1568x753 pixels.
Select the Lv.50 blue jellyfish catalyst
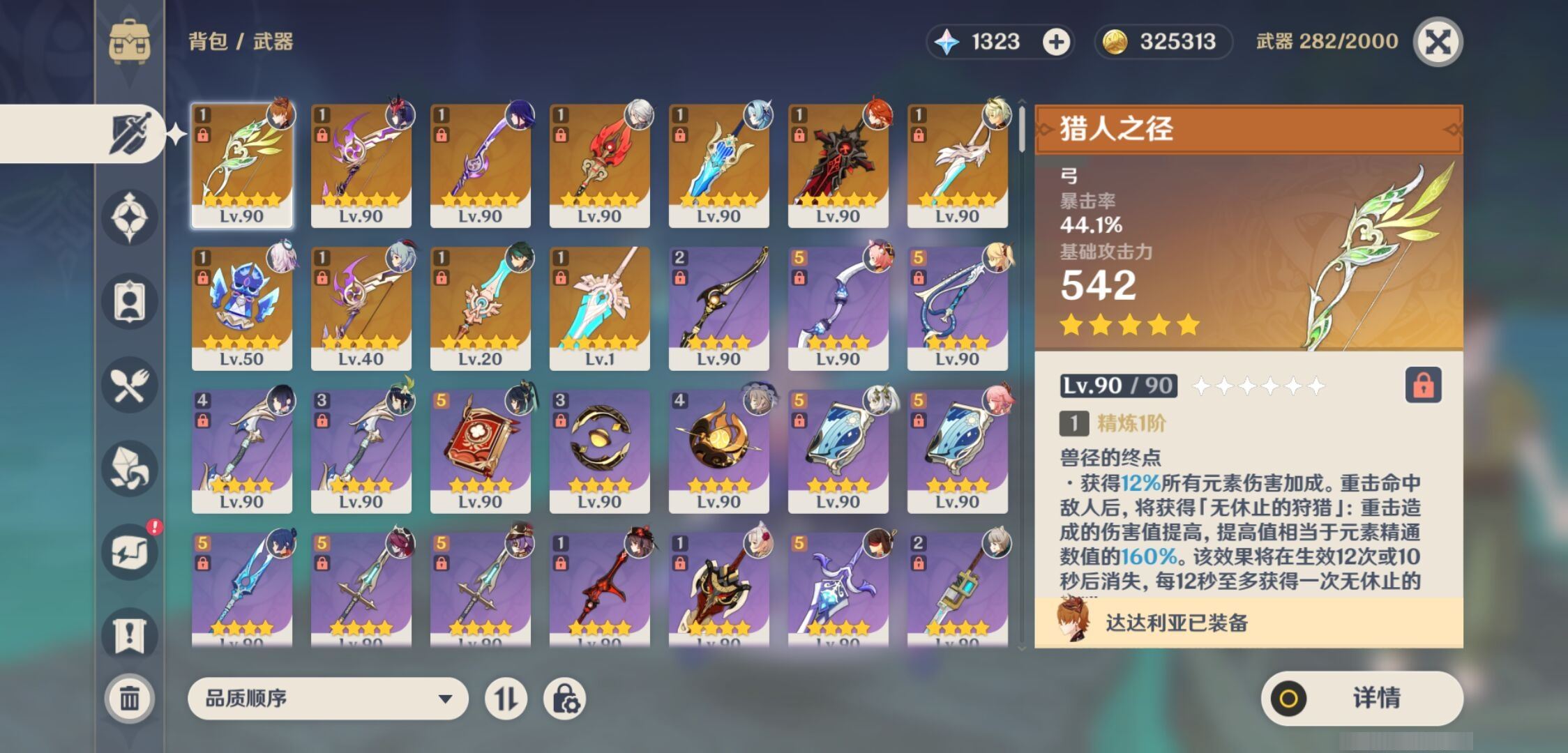[241, 307]
